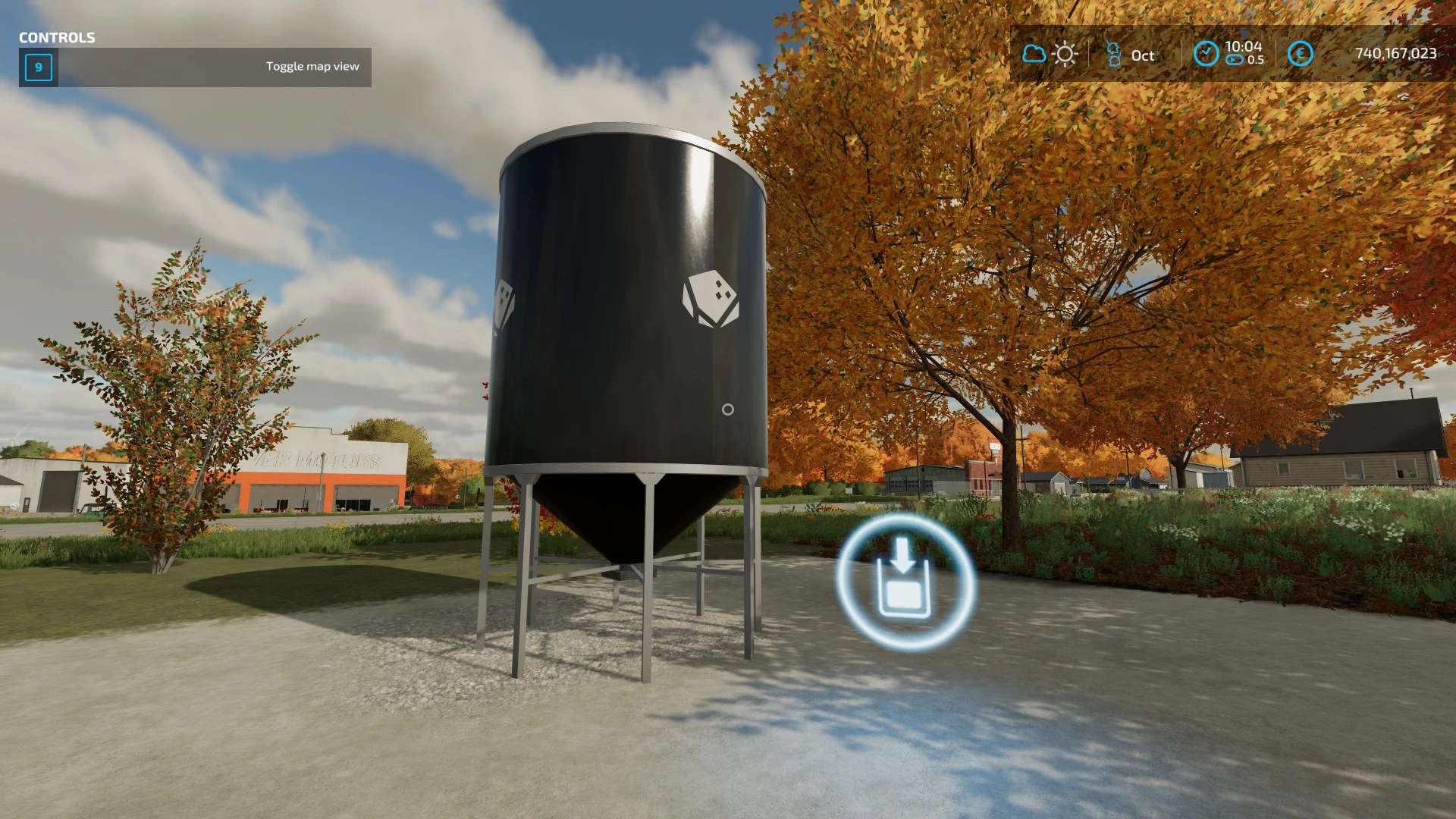Screen dimensions: 1456x819
Task: Select the weather forecast cloud and sun icon
Action: 1050,54
